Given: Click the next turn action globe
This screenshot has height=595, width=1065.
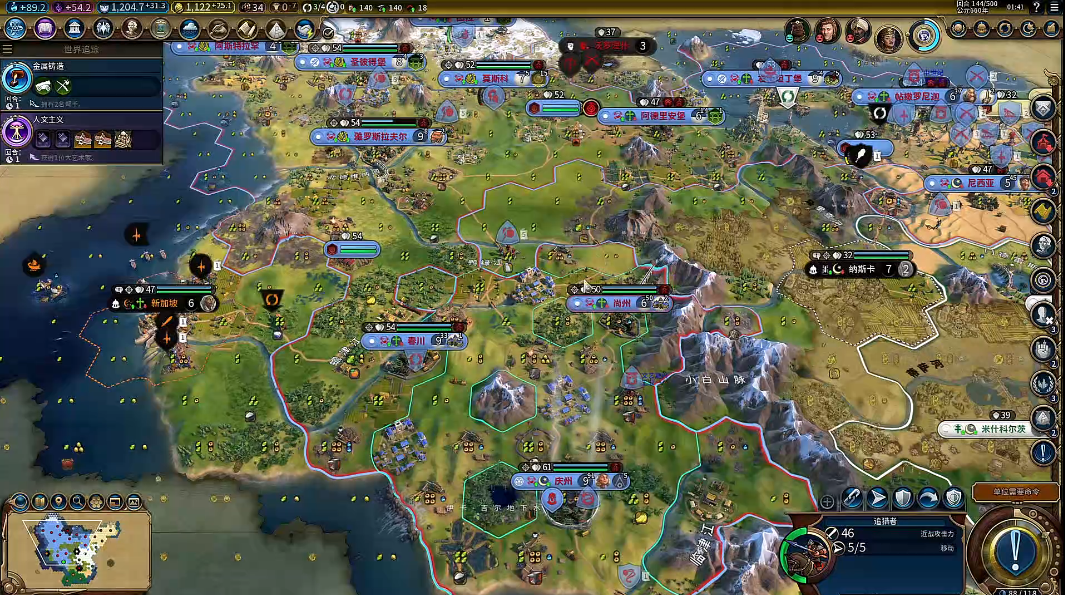Looking at the screenshot, I should (1016, 548).
